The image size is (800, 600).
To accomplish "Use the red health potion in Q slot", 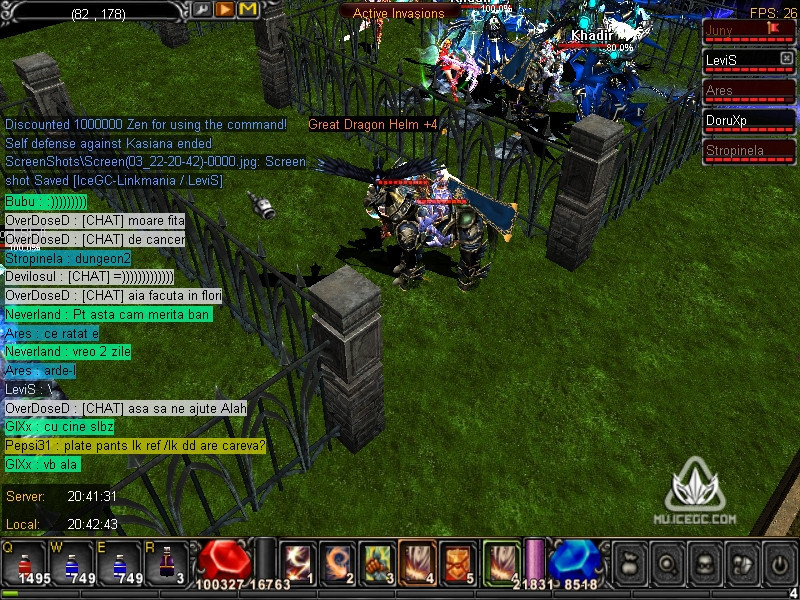I will [24, 563].
